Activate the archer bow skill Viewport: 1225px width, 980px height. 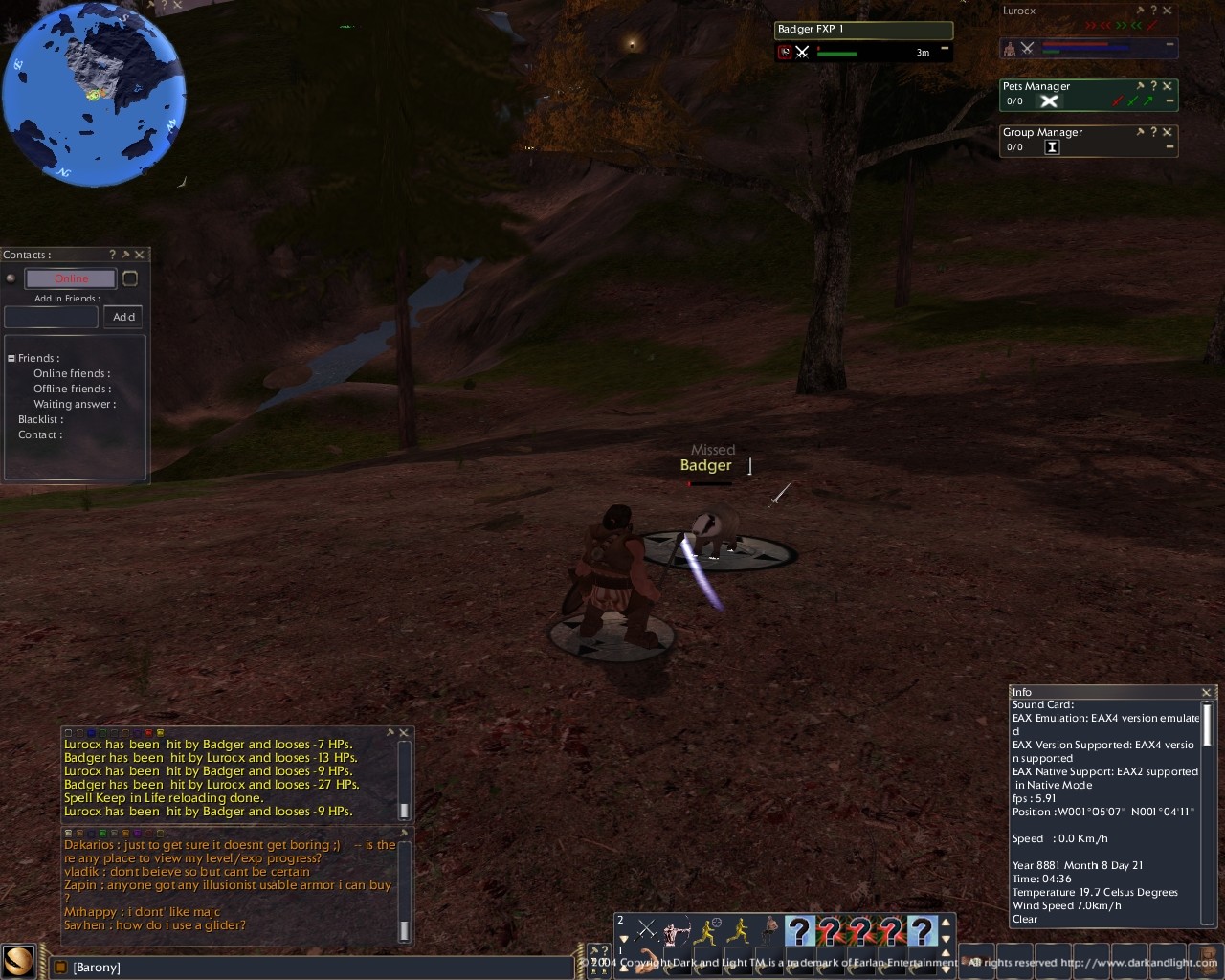pyautogui.click(x=676, y=929)
